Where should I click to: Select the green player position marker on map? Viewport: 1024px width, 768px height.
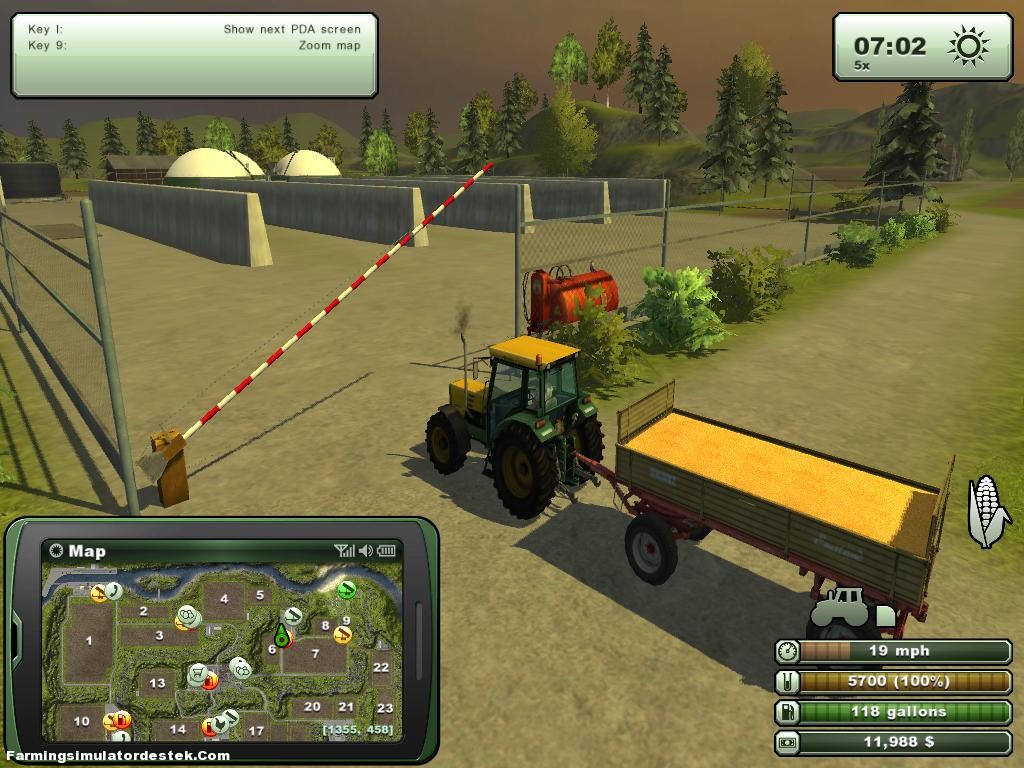pyautogui.click(x=282, y=636)
